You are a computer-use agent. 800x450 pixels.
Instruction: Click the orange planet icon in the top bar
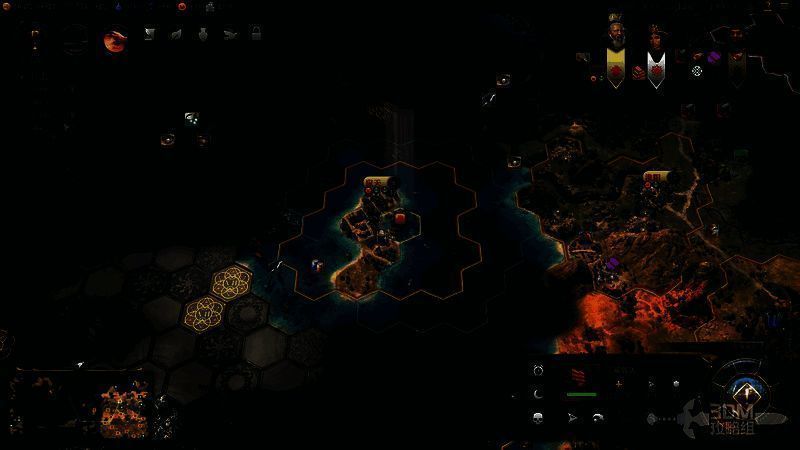tap(115, 41)
